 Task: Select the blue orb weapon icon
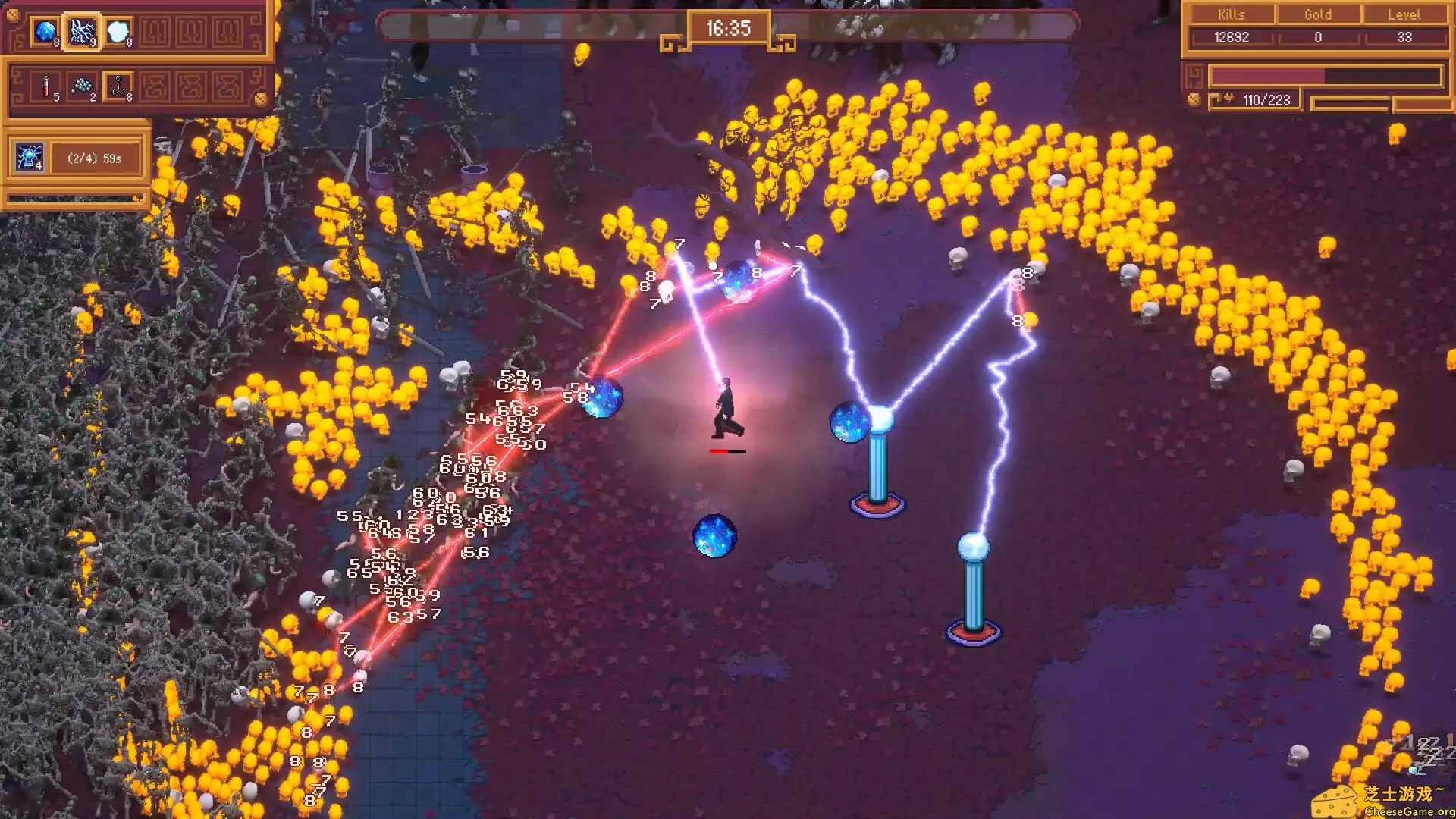click(x=45, y=32)
